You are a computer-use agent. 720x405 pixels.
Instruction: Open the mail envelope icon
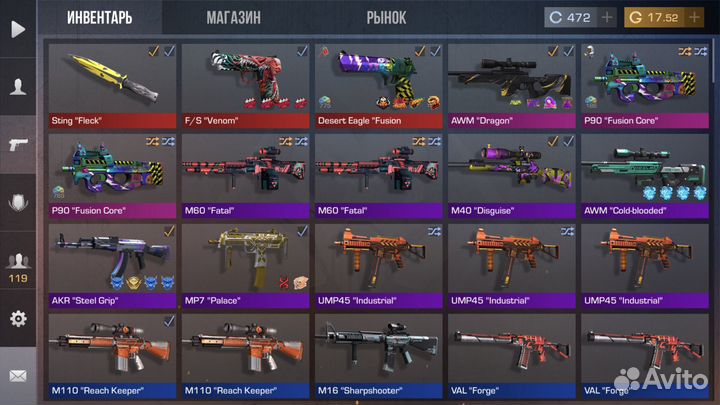pos(17,376)
